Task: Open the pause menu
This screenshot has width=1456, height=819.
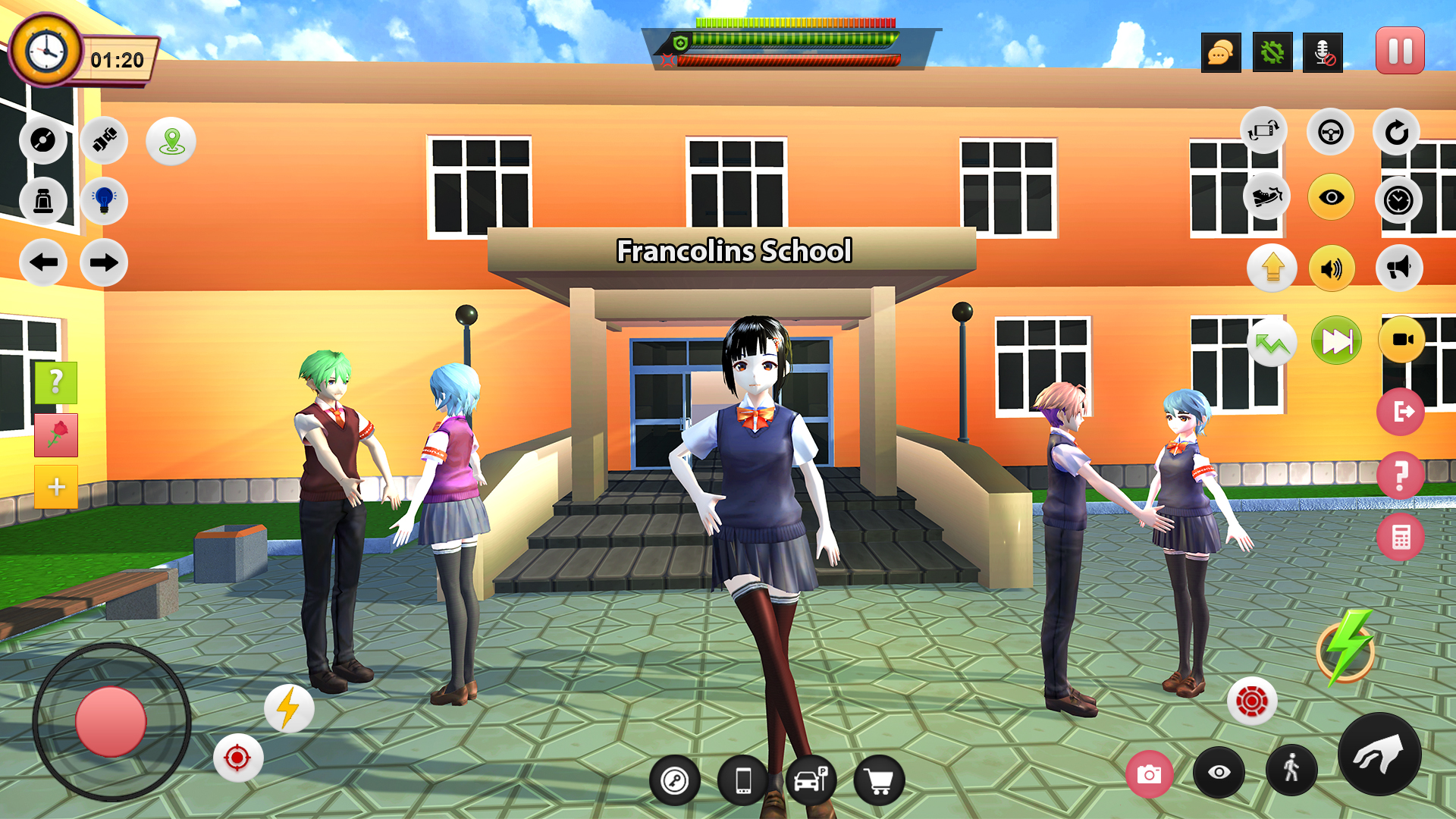Action: click(1399, 50)
